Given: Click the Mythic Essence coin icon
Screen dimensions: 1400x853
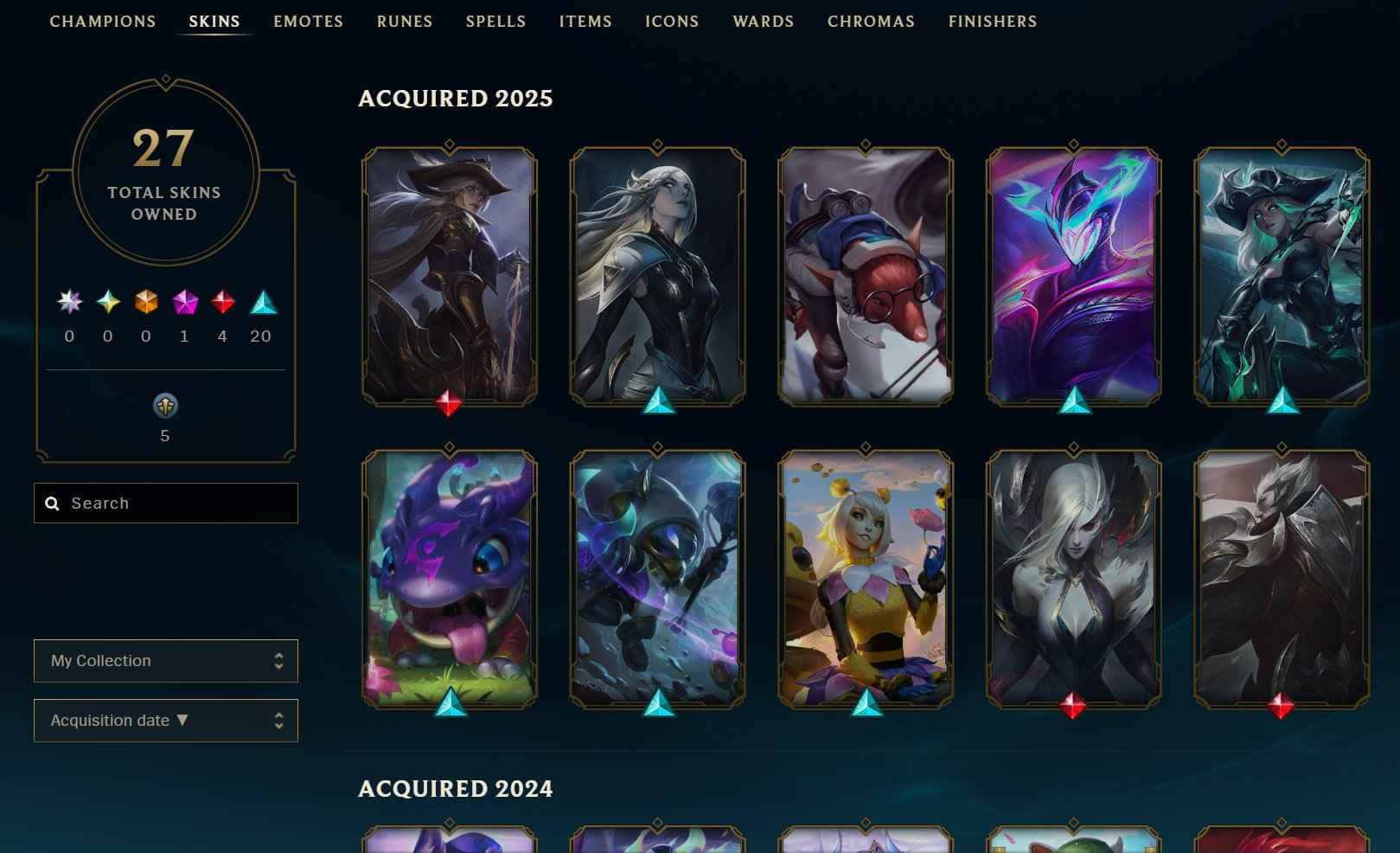Looking at the screenshot, I should click(164, 407).
